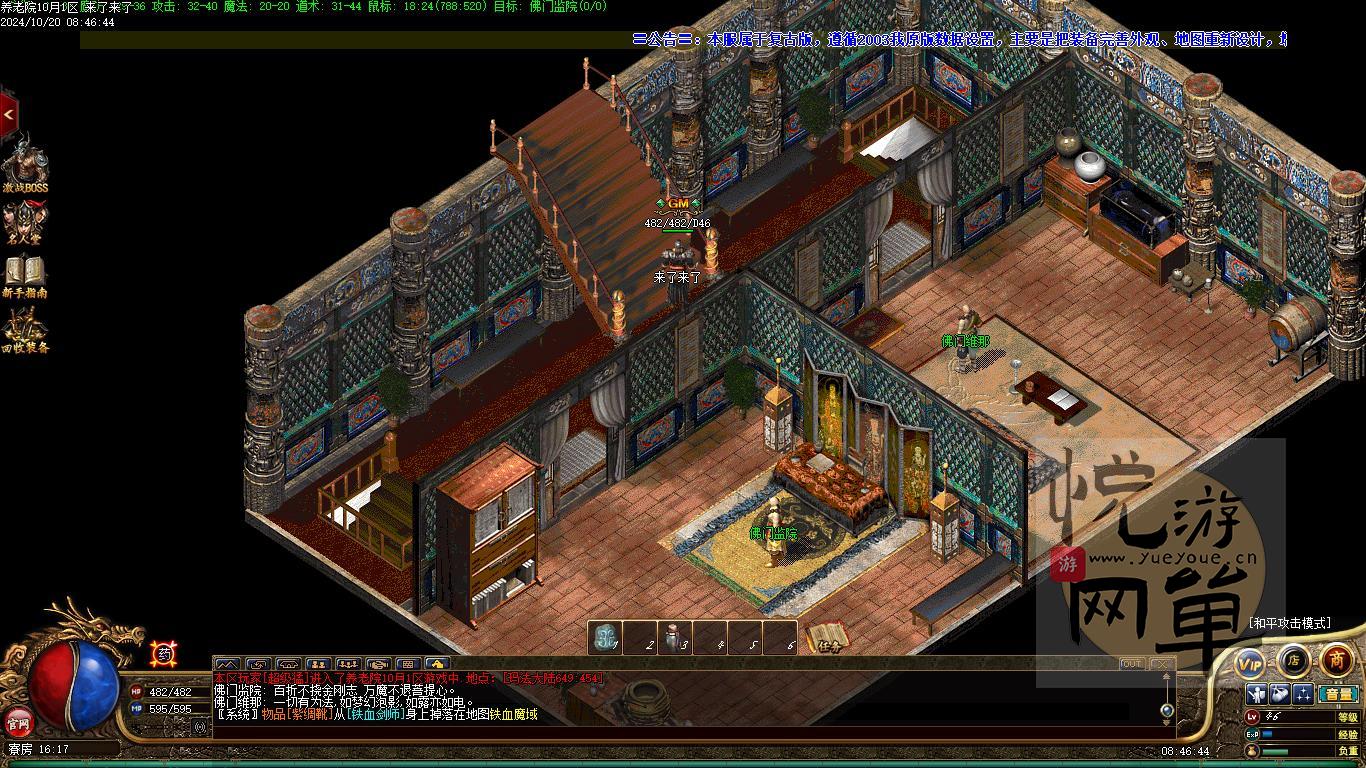Click the 药 potion icon beside the dragon orb
This screenshot has height=768, width=1366.
(163, 654)
